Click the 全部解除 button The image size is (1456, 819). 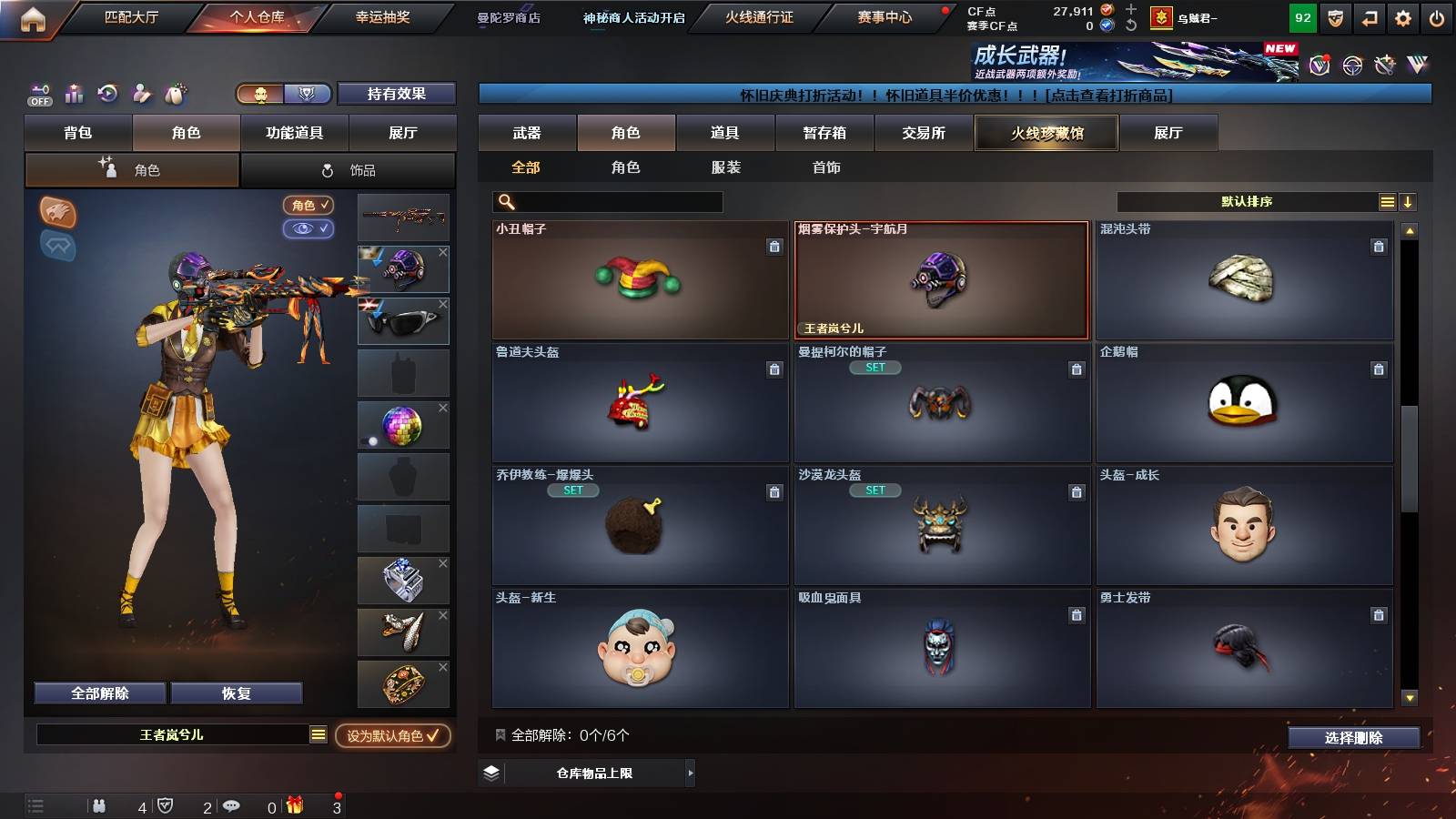coord(98,693)
